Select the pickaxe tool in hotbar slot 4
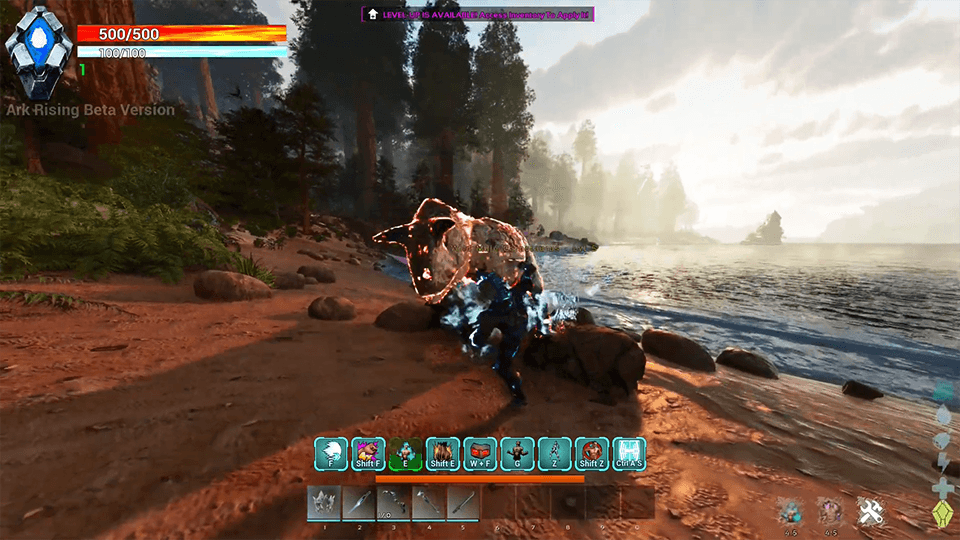 pyautogui.click(x=428, y=502)
